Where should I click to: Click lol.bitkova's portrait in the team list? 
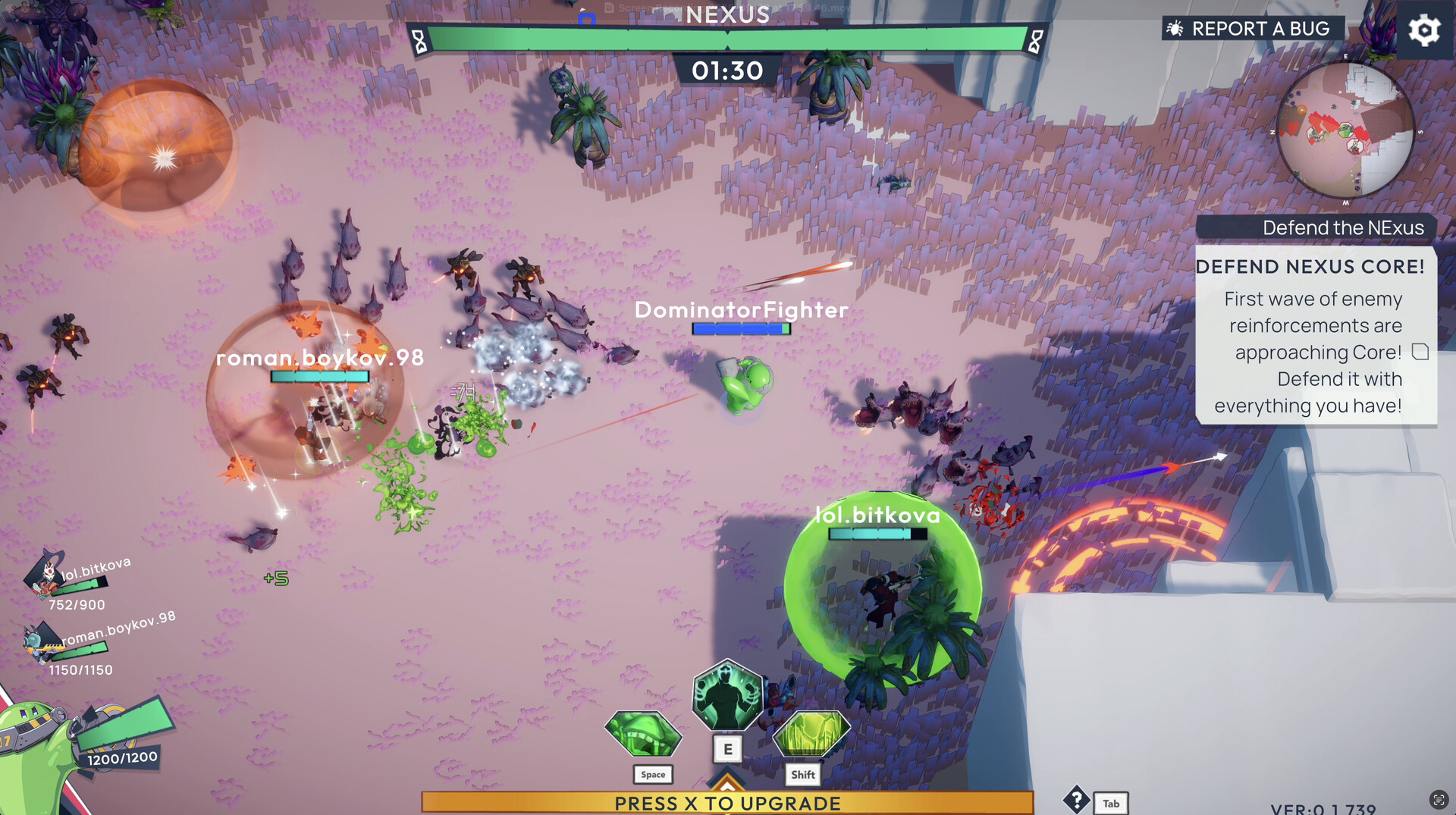44,578
